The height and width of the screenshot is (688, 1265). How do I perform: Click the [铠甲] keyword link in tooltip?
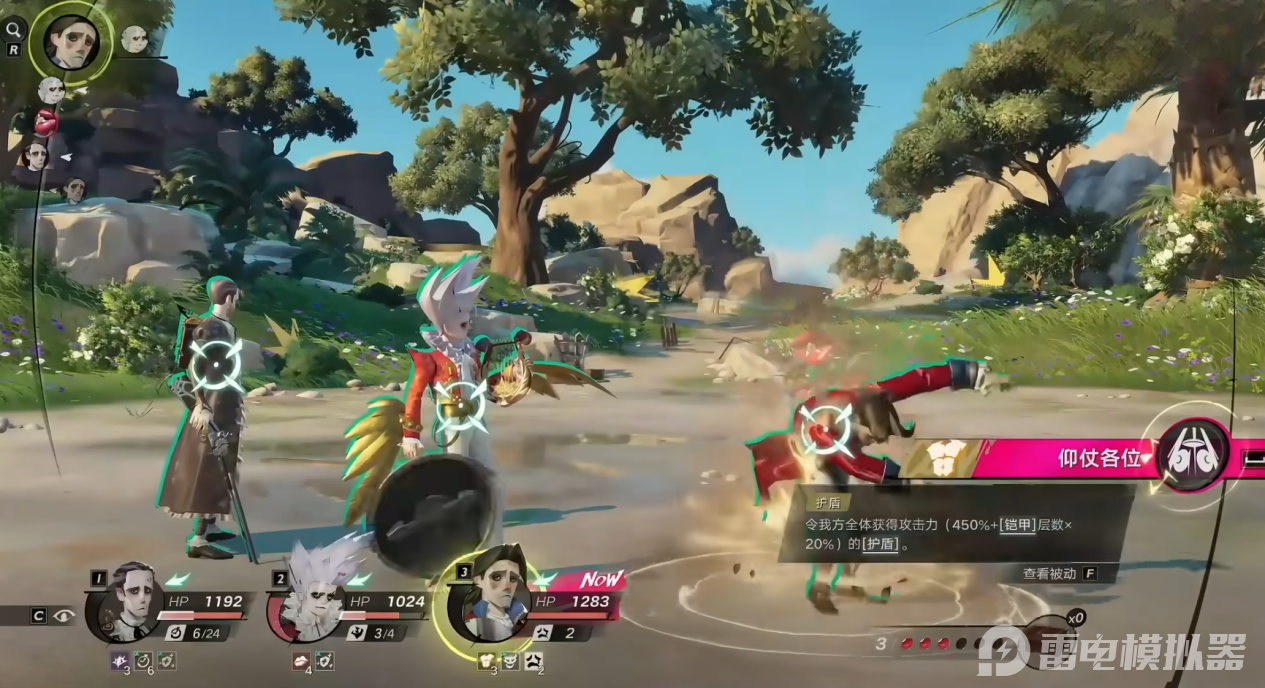(1018, 524)
